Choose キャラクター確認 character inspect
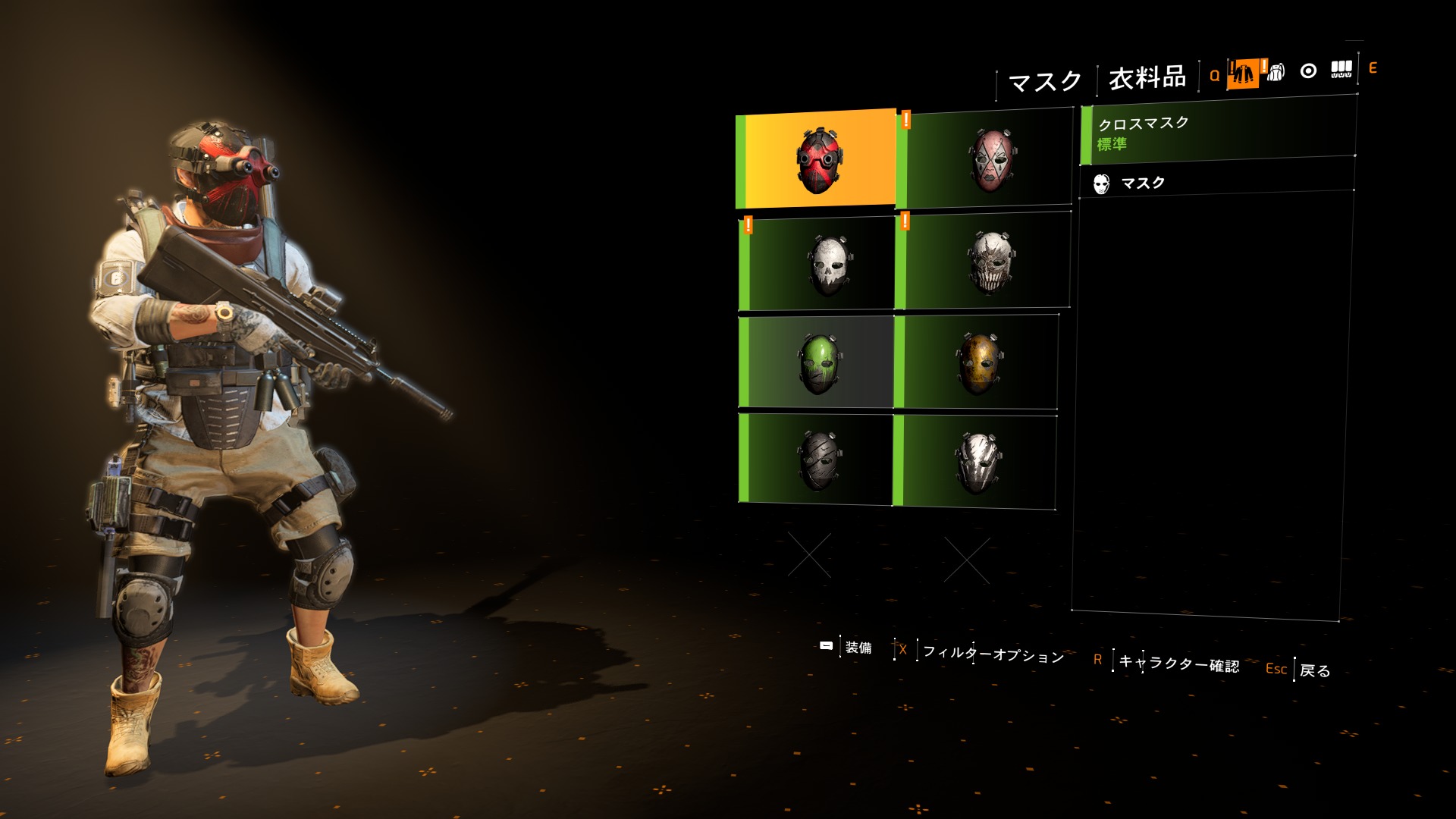The height and width of the screenshot is (819, 1456). tap(1178, 663)
